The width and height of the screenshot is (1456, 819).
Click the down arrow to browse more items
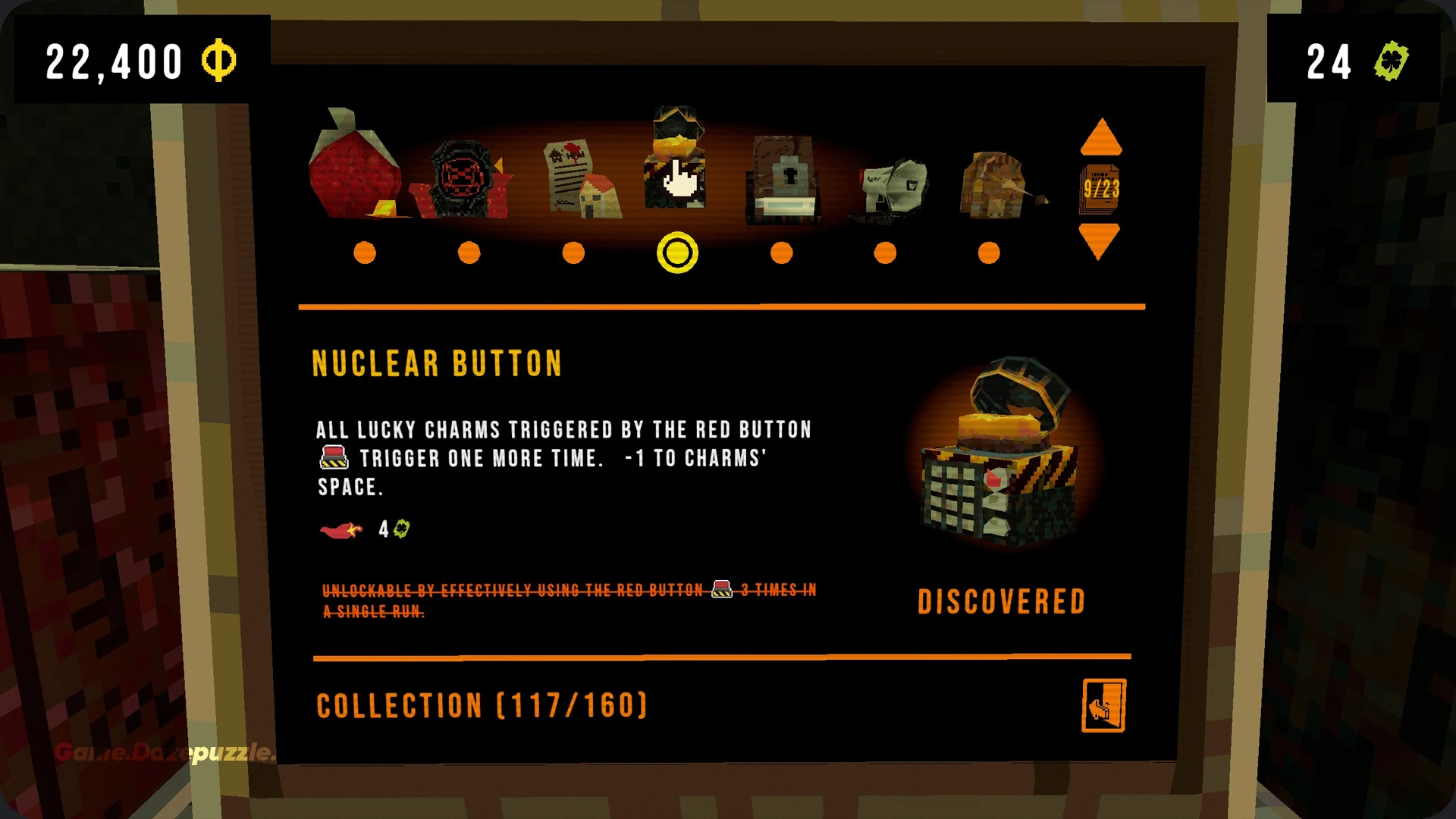pyautogui.click(x=1101, y=239)
